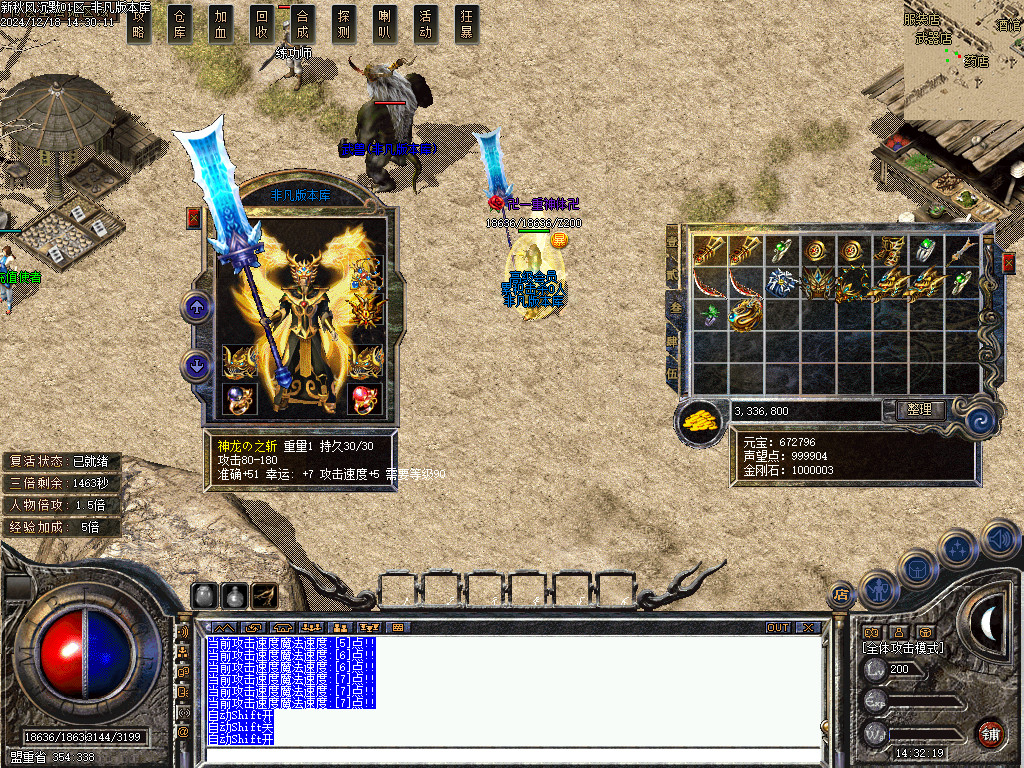
Task: Activate the 狂暴 berserk button
Action: (x=466, y=24)
